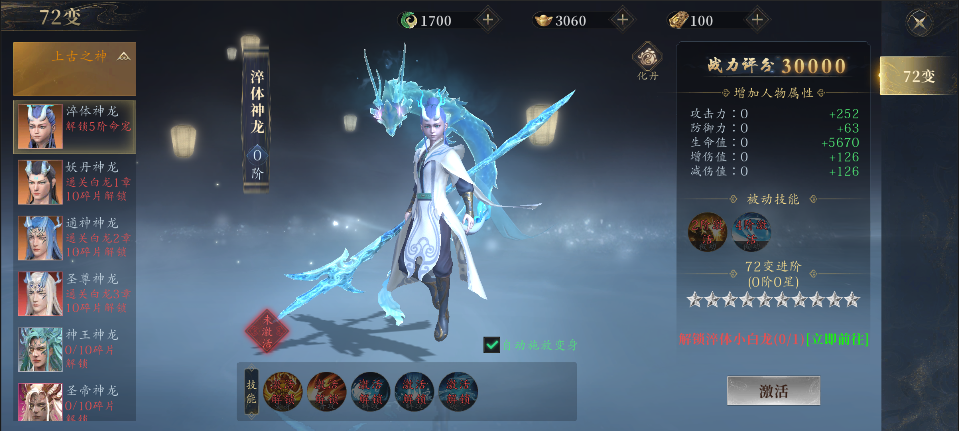Switch to the 72变 side tab
The height and width of the screenshot is (431, 959).
[917, 76]
